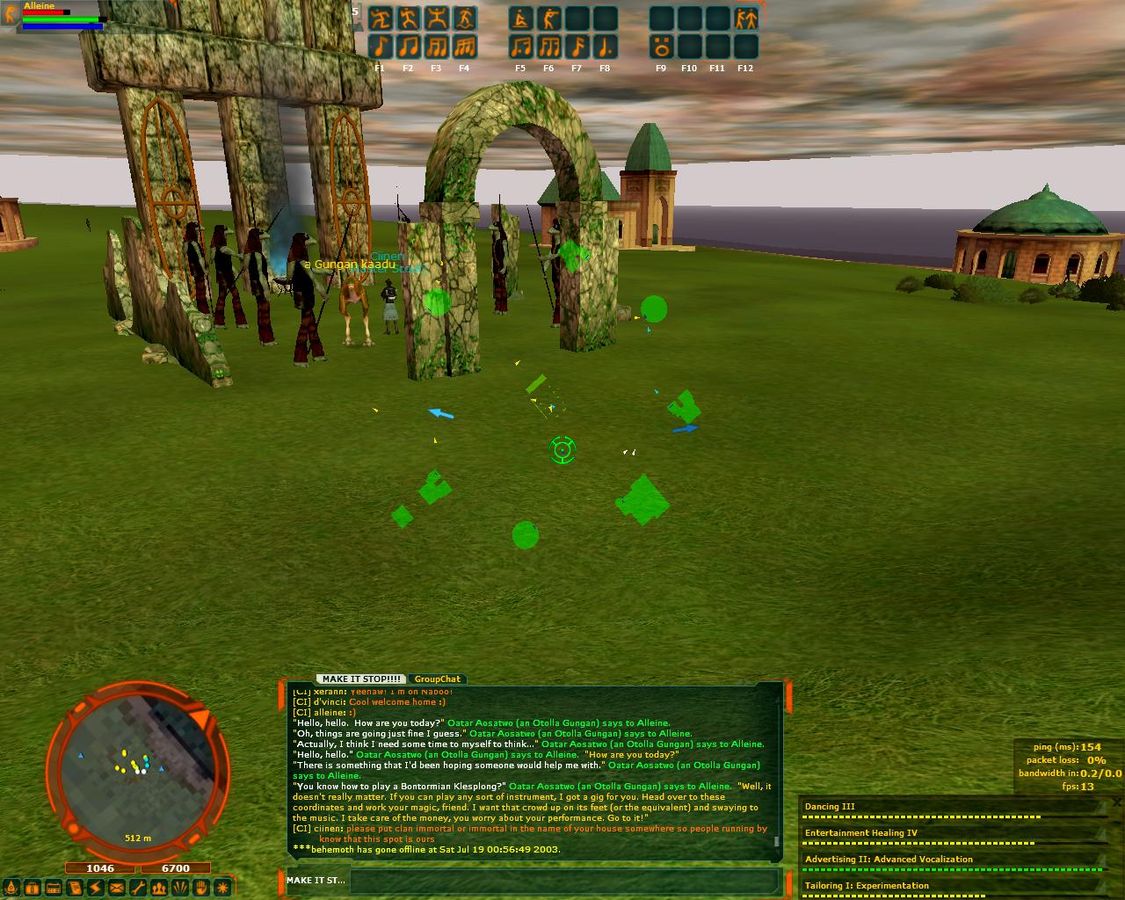1125x900 pixels.
Task: Trigger the kneeling figure ability above F5
Action: coord(521,19)
